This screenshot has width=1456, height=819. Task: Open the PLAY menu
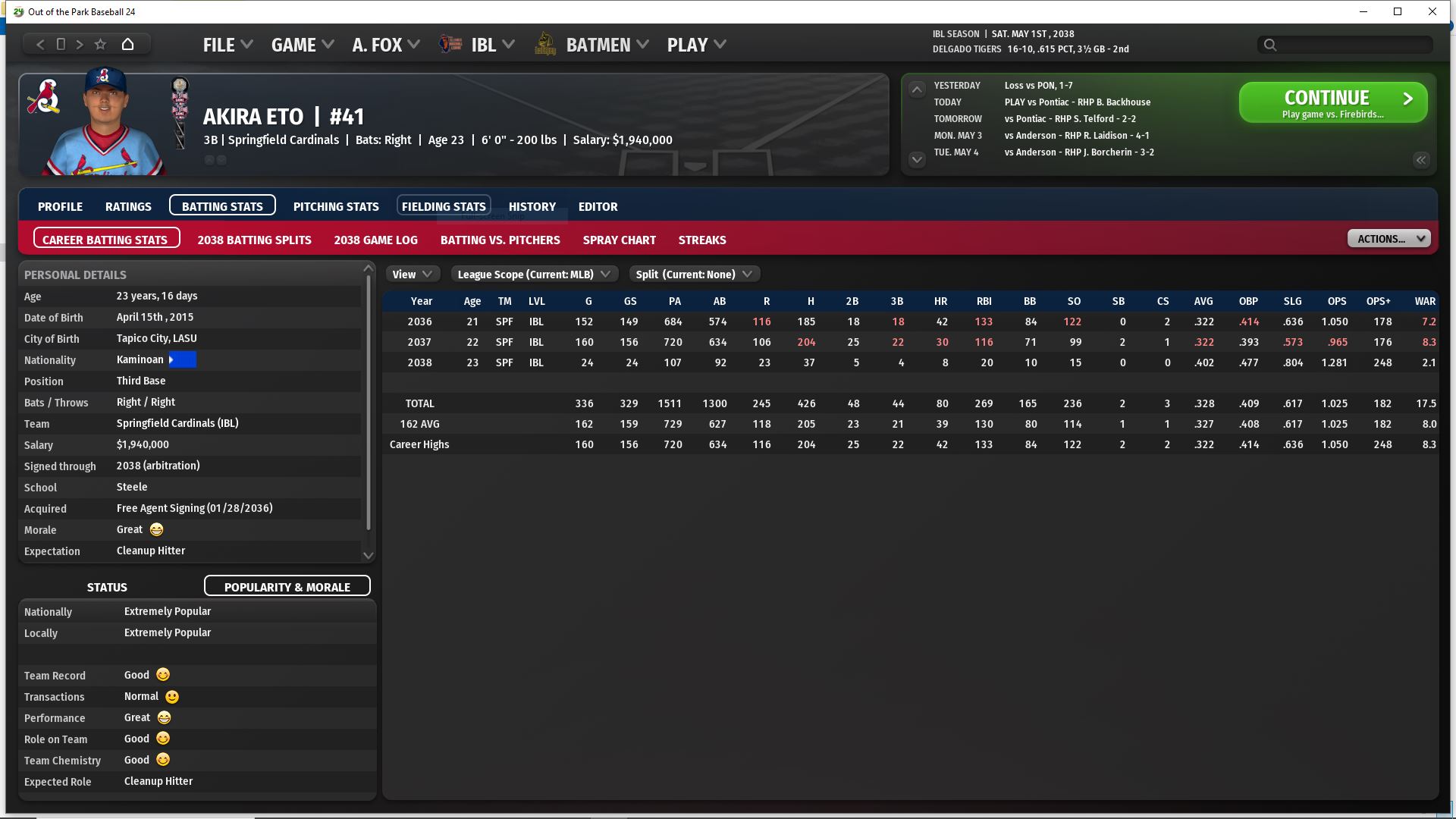click(696, 45)
